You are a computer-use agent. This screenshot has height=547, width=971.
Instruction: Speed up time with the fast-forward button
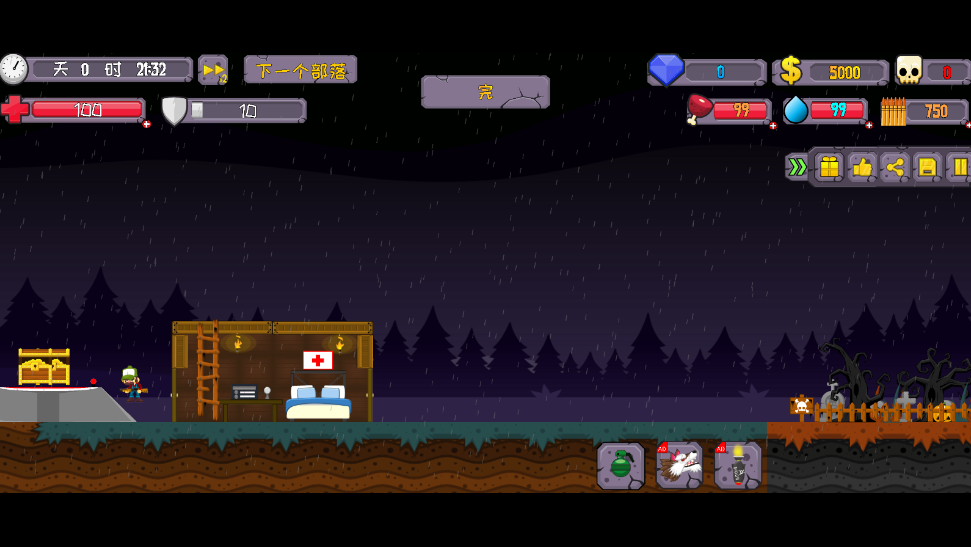pos(212,69)
